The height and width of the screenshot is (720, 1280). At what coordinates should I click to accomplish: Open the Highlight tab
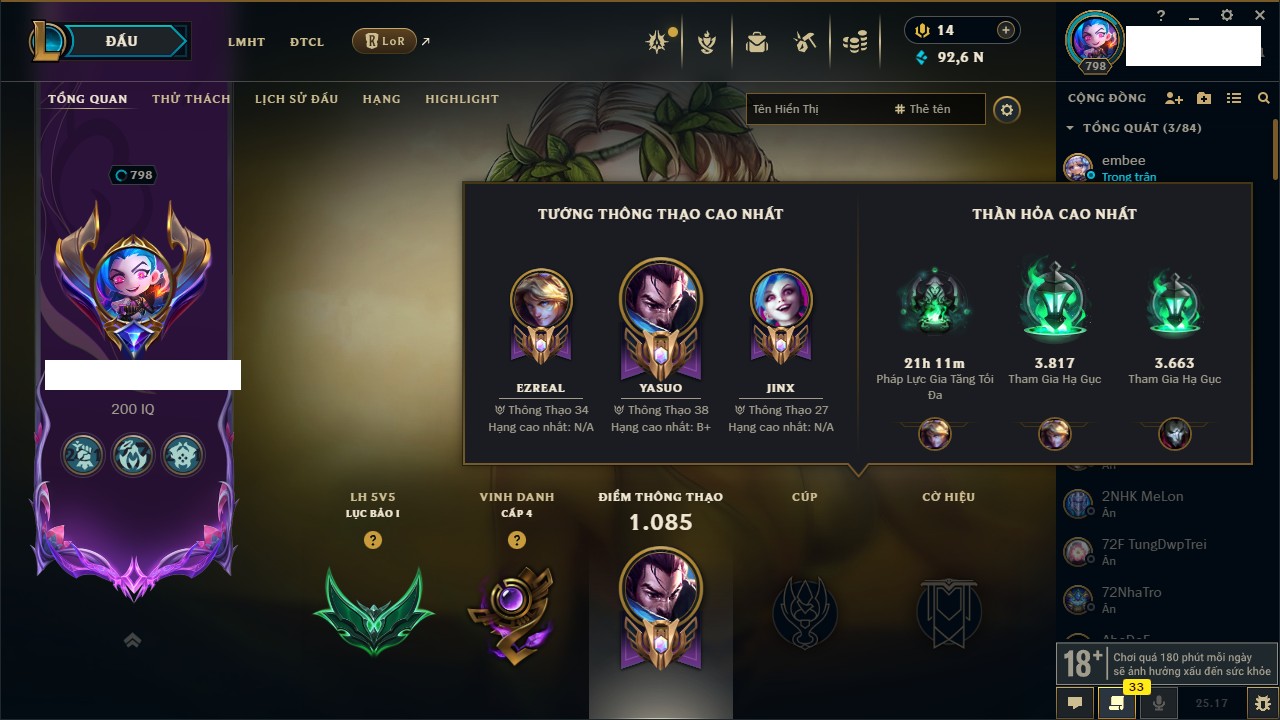[x=461, y=99]
